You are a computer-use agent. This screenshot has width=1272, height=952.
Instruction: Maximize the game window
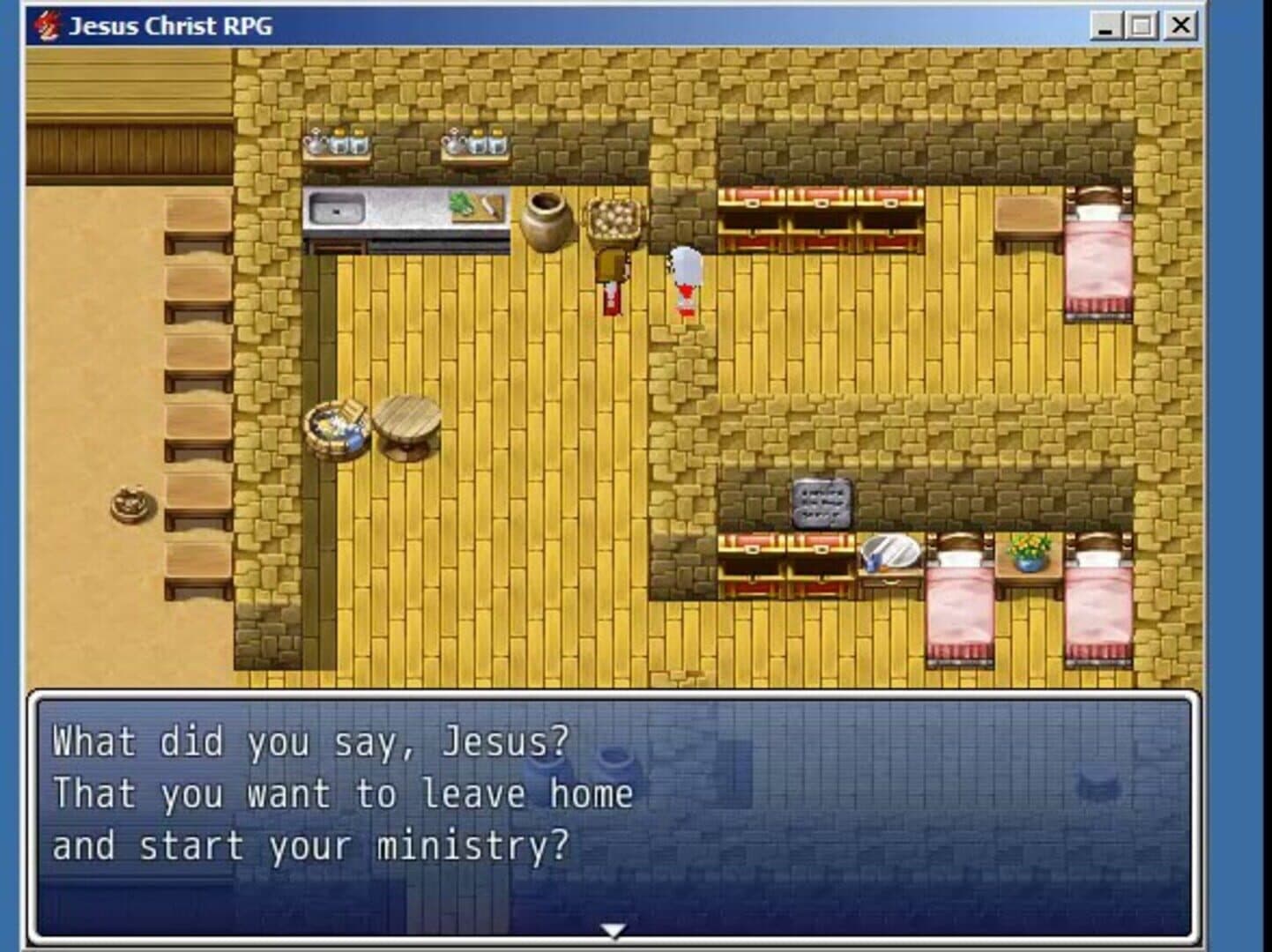tap(1142, 26)
